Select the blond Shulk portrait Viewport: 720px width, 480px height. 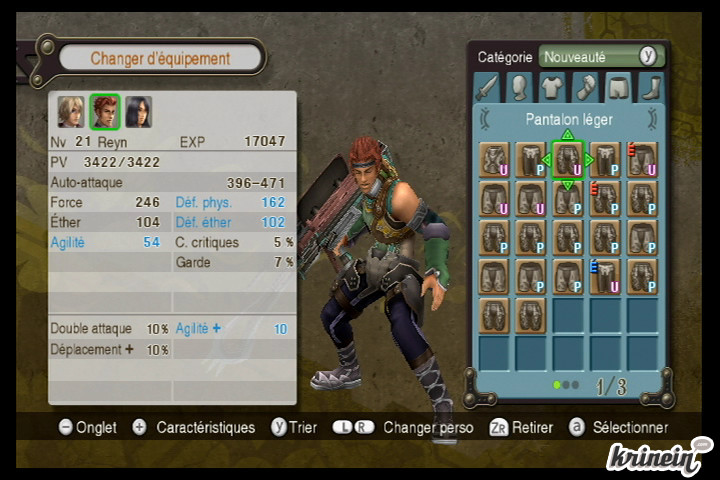click(70, 112)
